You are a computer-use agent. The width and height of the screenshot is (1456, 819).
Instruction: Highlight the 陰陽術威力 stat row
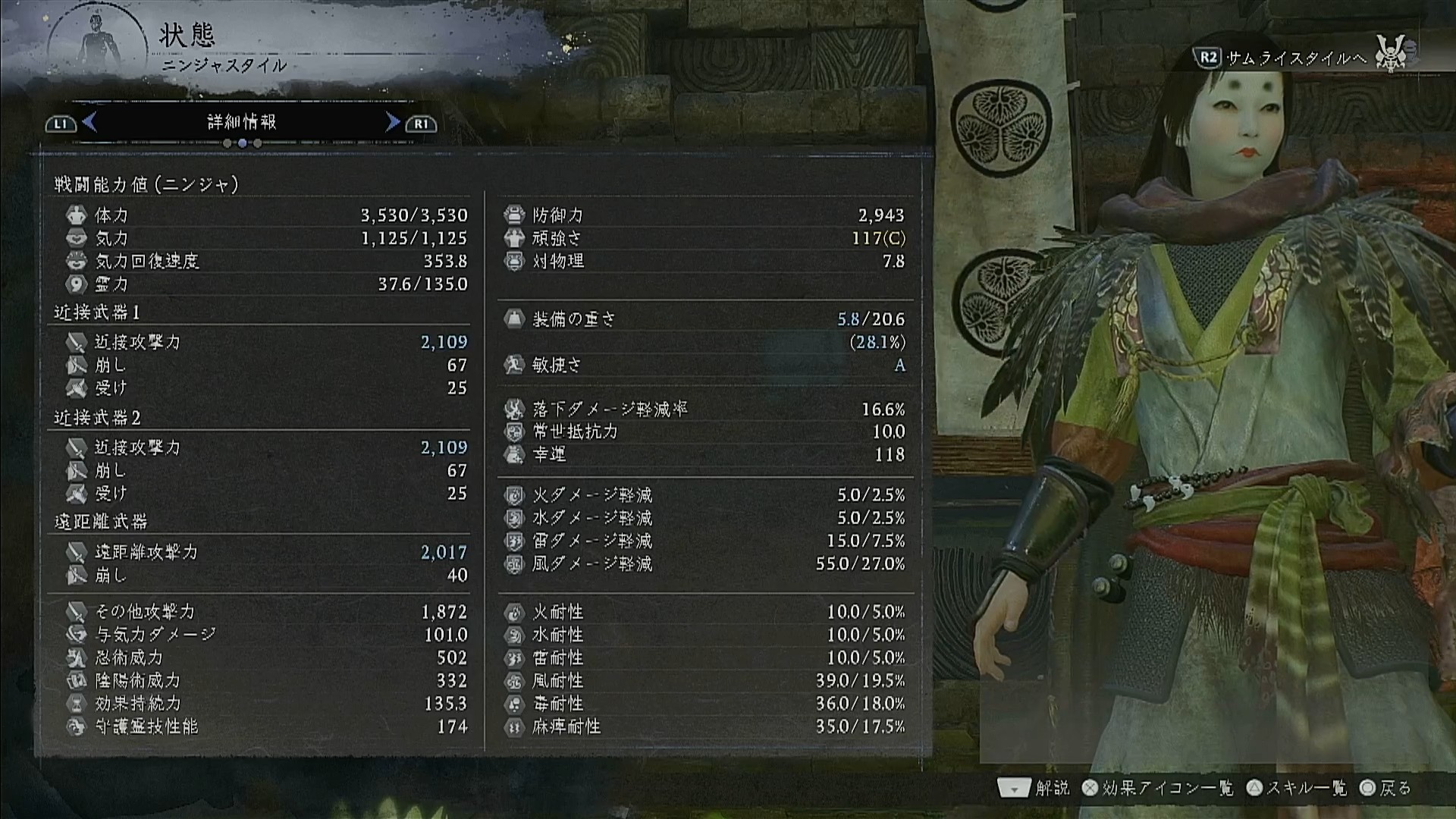(x=265, y=680)
